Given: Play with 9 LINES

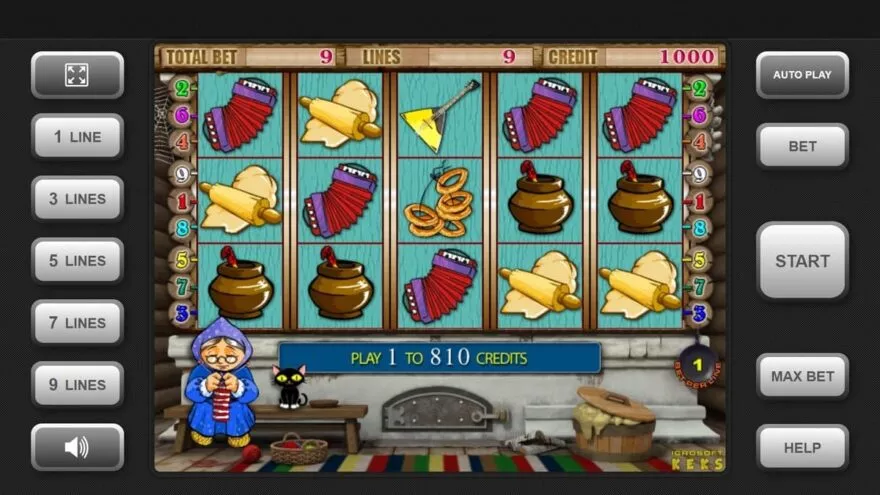Looking at the screenshot, I should [77, 385].
